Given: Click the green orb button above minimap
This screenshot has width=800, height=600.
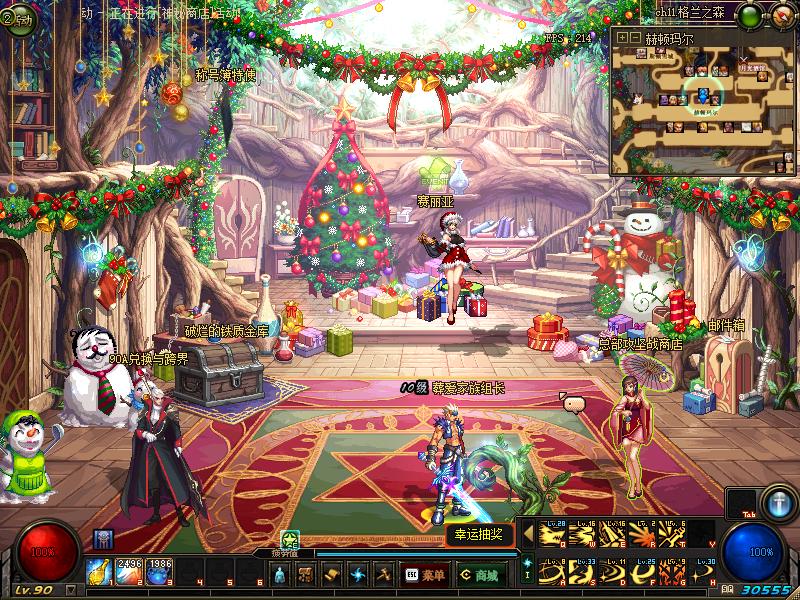Looking at the screenshot, I should click(x=750, y=14).
